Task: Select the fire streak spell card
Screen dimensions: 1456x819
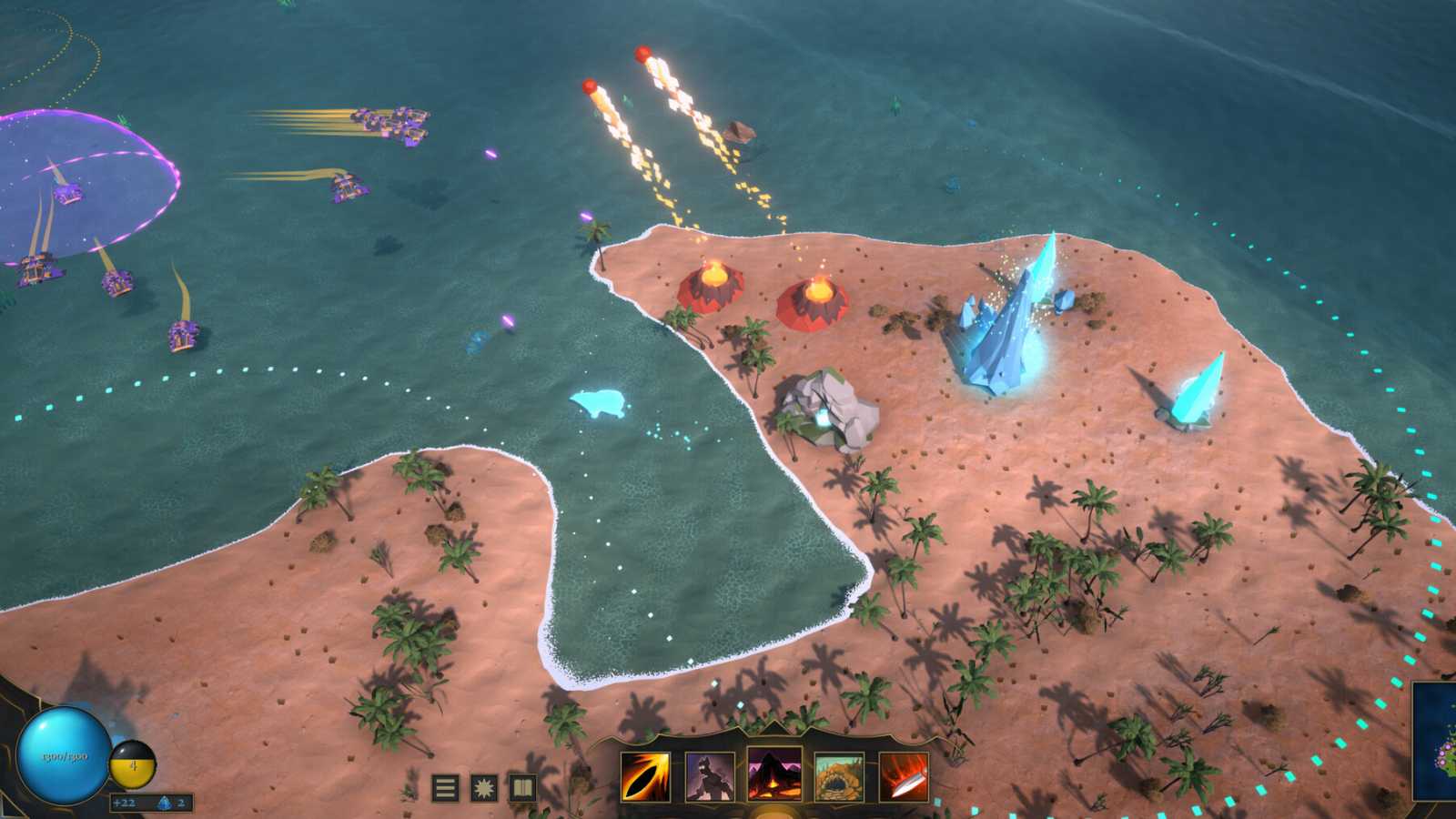Action: tap(645, 778)
